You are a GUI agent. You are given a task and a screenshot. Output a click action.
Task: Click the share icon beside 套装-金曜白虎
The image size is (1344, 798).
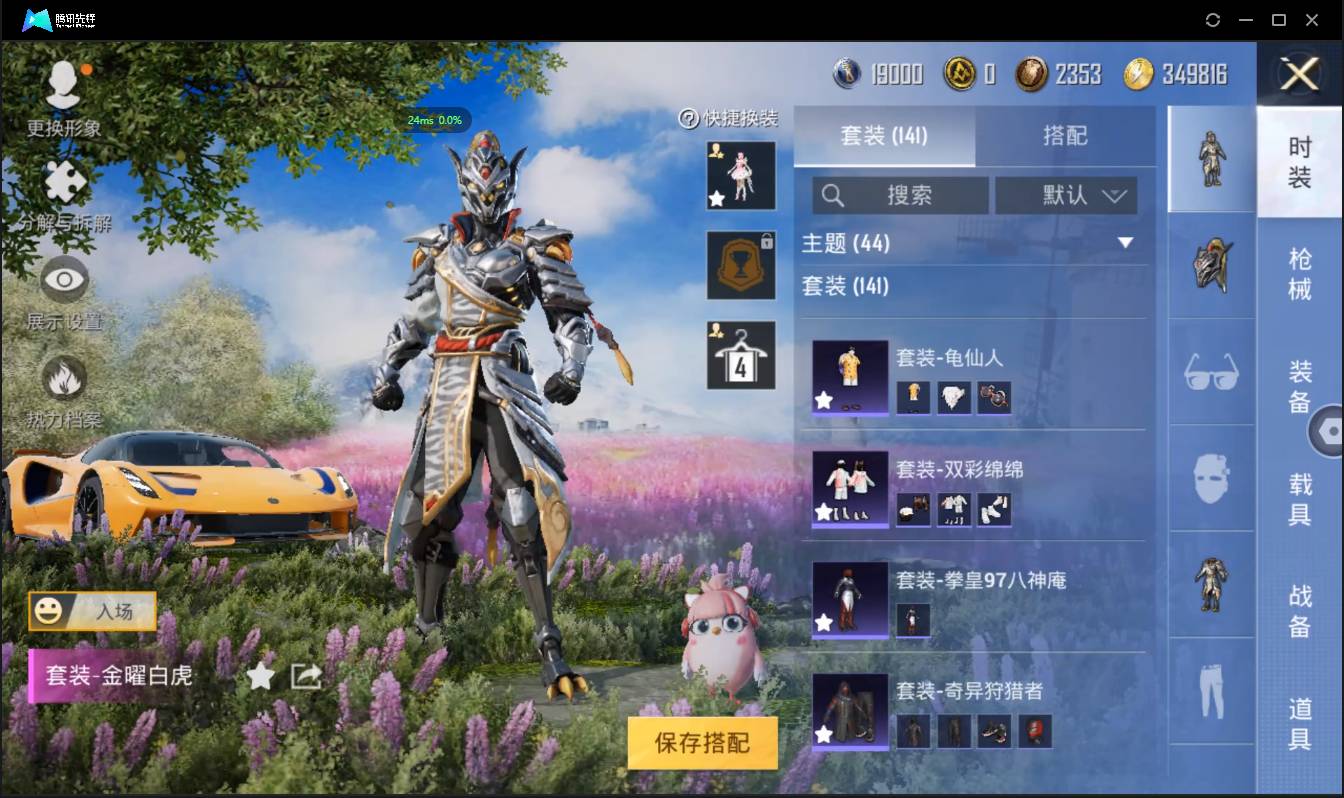tap(306, 676)
